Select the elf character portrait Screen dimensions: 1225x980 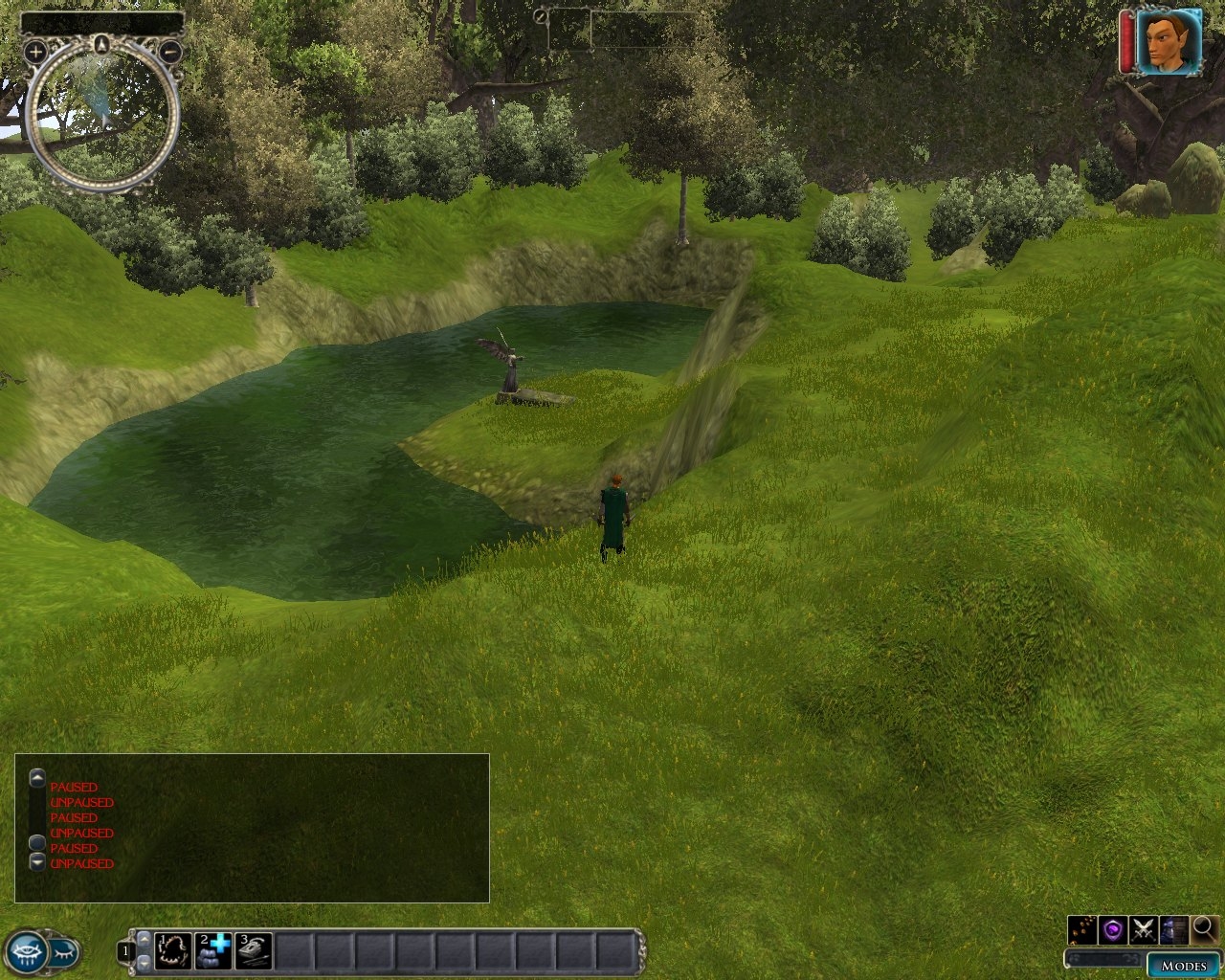point(1169,41)
